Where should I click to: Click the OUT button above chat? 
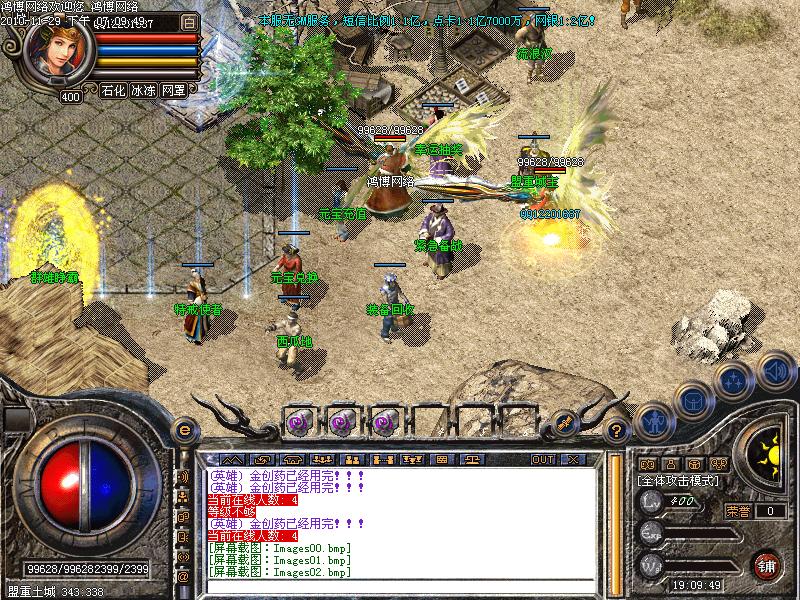pyautogui.click(x=543, y=459)
